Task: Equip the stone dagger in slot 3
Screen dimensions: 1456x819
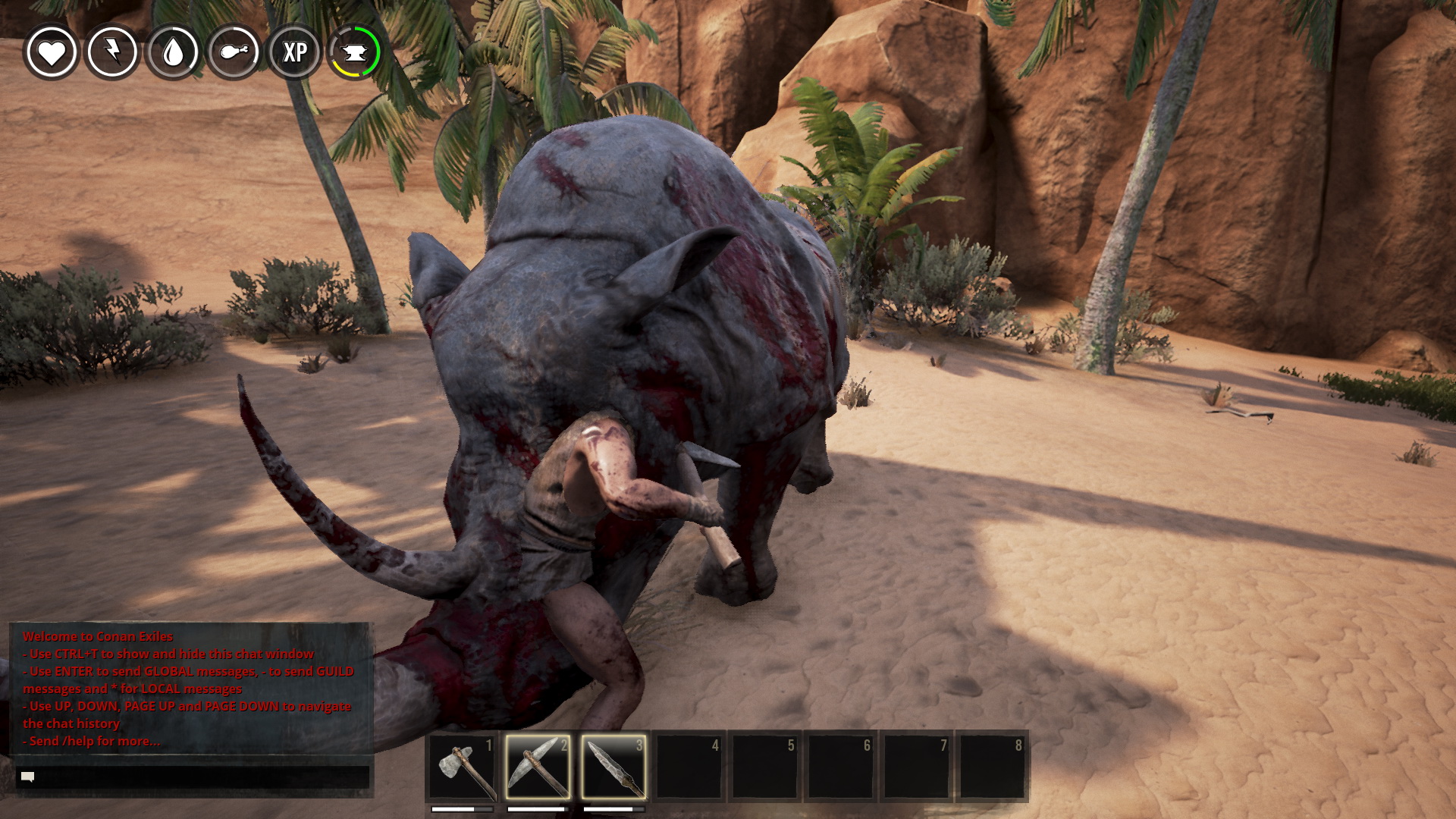Action: click(x=613, y=766)
